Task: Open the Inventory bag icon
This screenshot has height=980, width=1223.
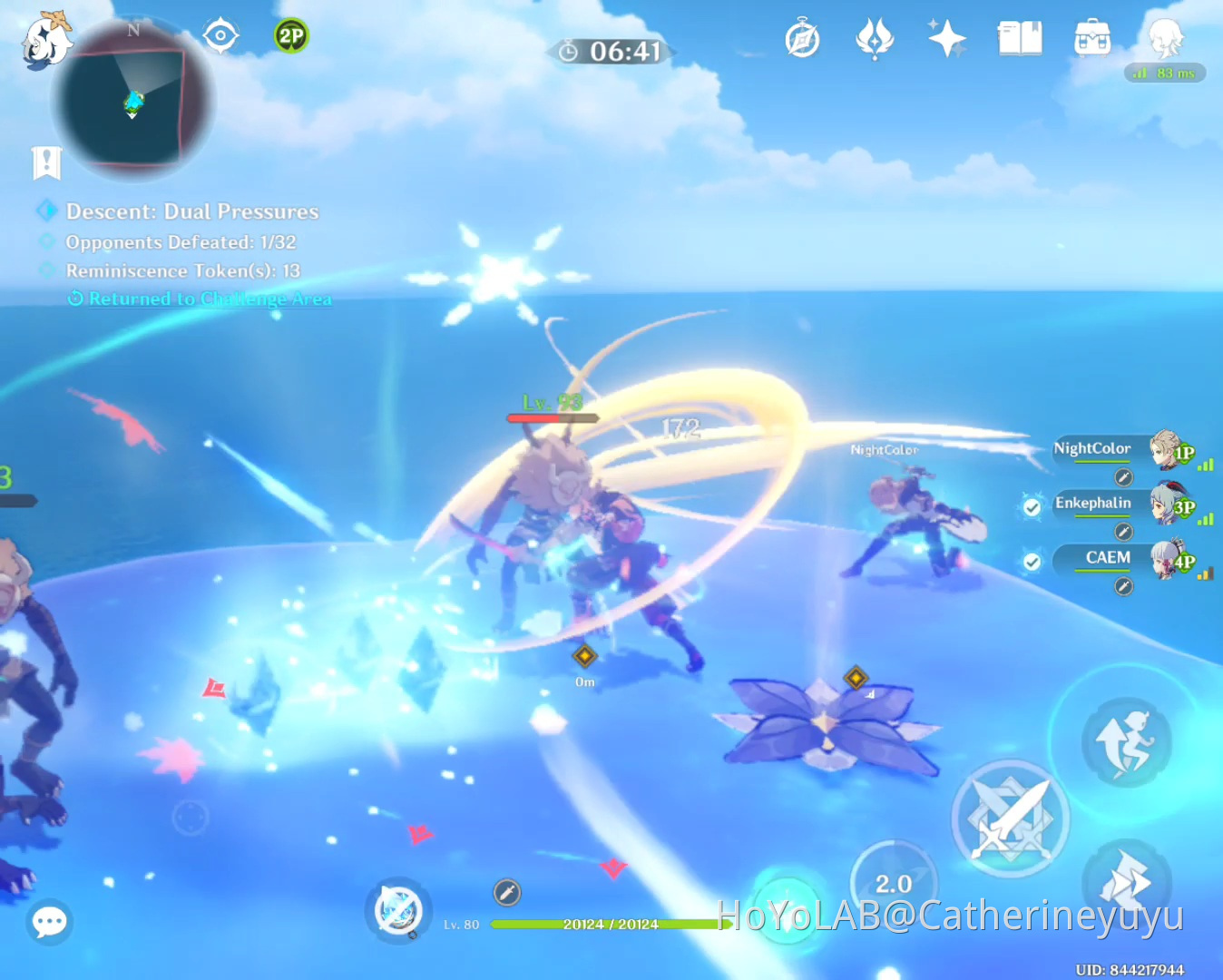Action: click(1091, 38)
